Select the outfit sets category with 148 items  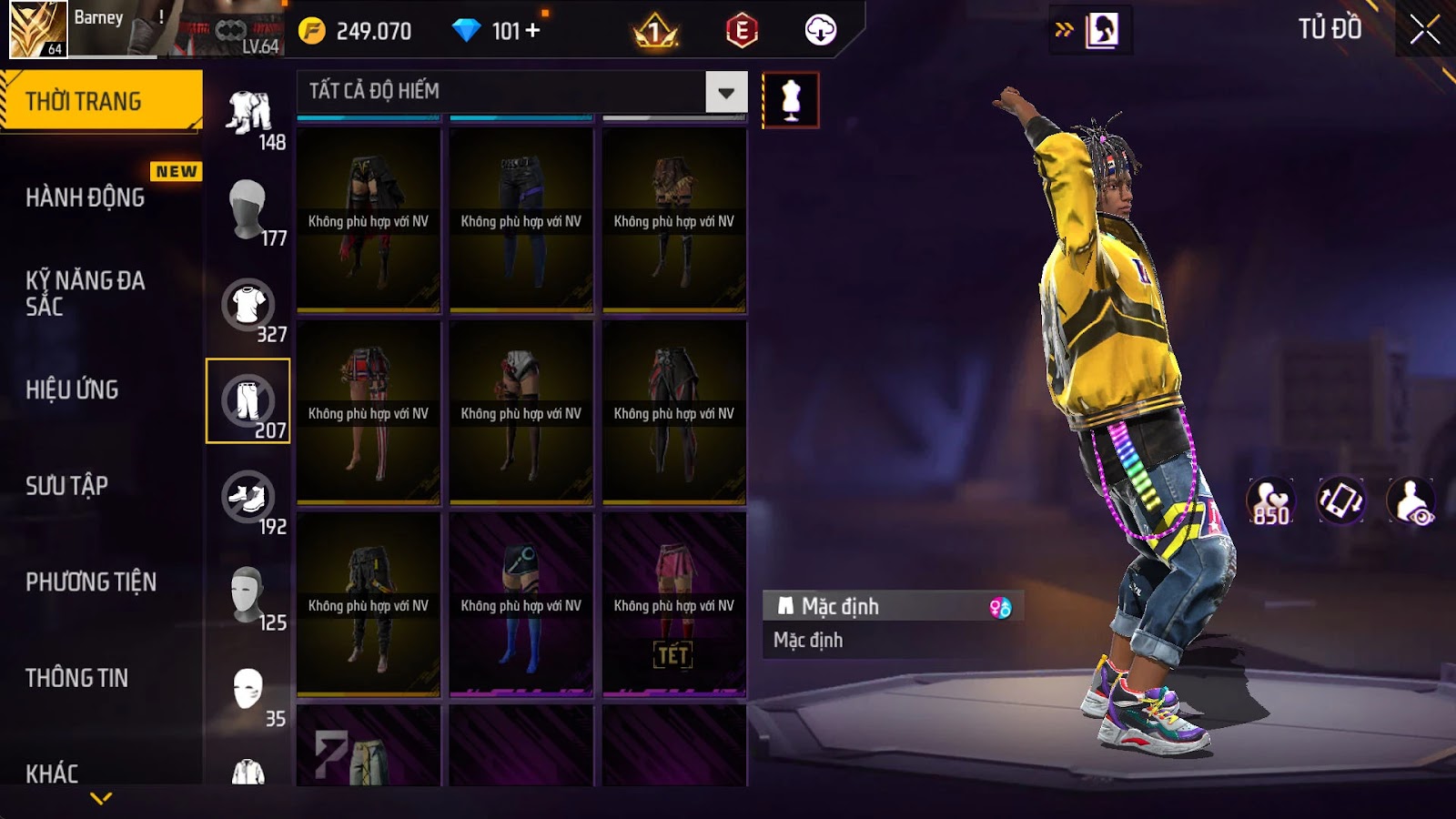pyautogui.click(x=248, y=114)
